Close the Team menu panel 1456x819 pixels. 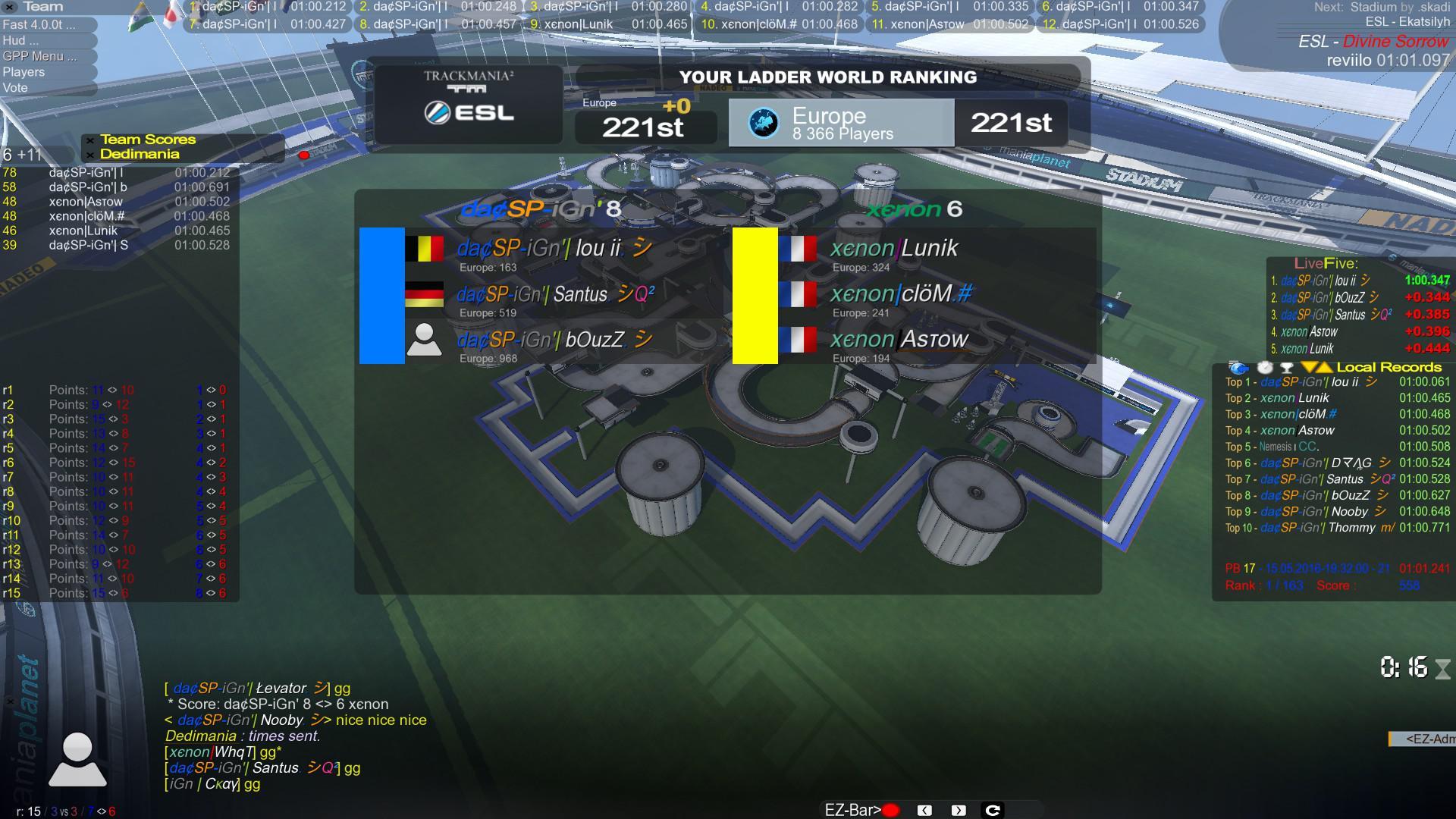click(10, 7)
